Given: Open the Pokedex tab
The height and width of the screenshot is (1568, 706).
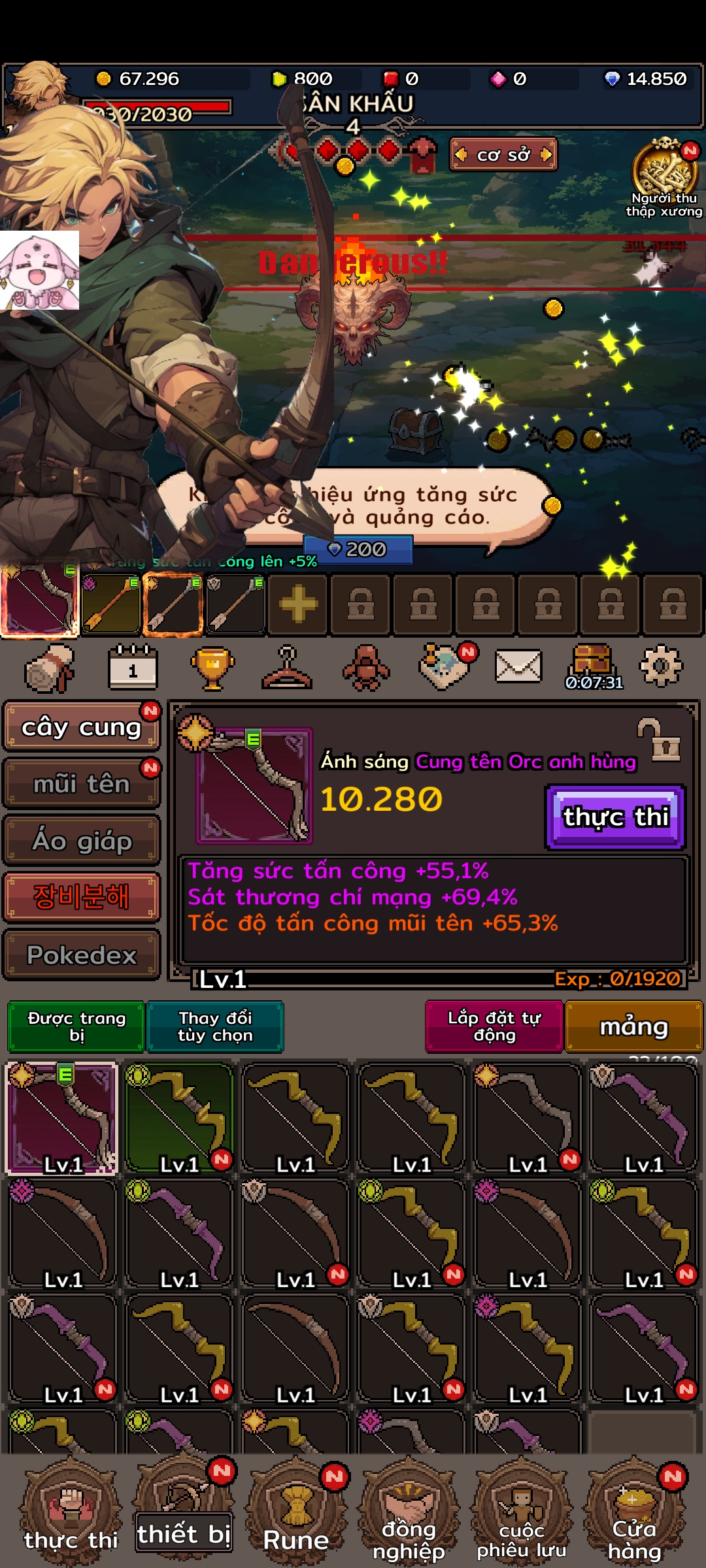Looking at the screenshot, I should pyautogui.click(x=81, y=955).
